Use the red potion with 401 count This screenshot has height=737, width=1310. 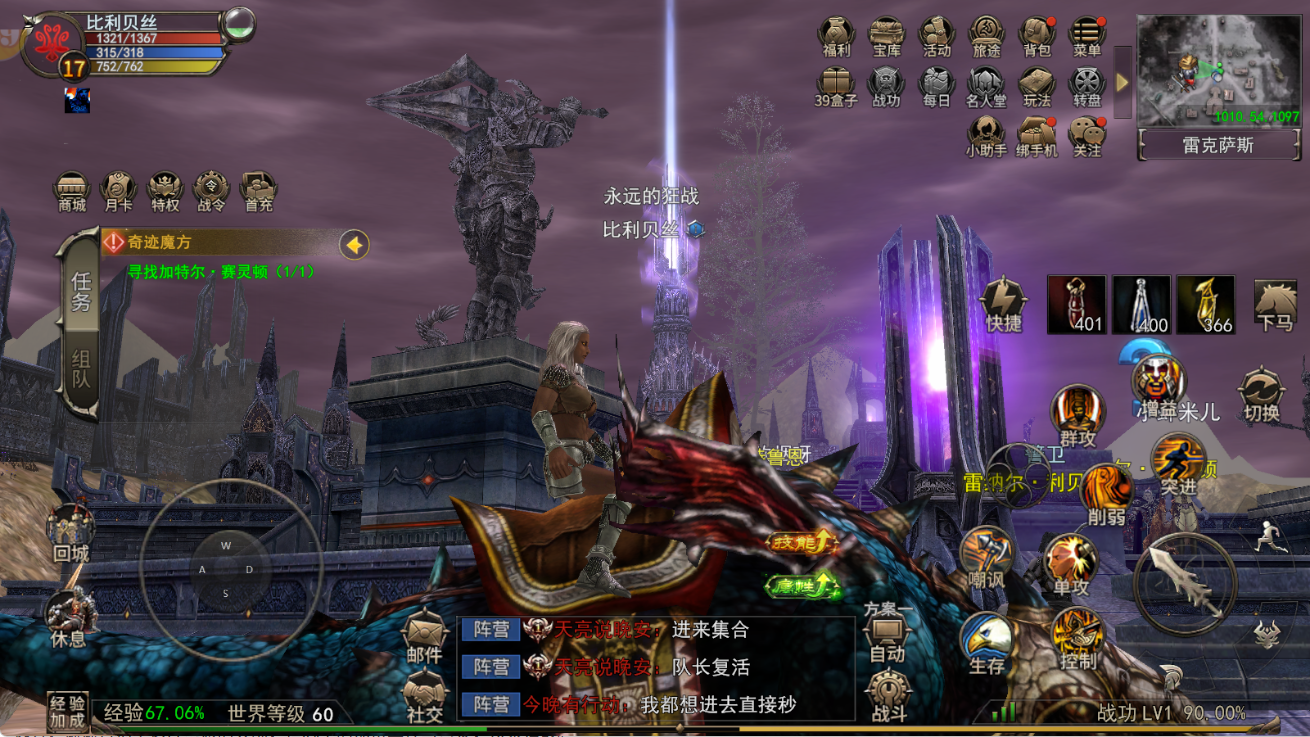(1076, 304)
